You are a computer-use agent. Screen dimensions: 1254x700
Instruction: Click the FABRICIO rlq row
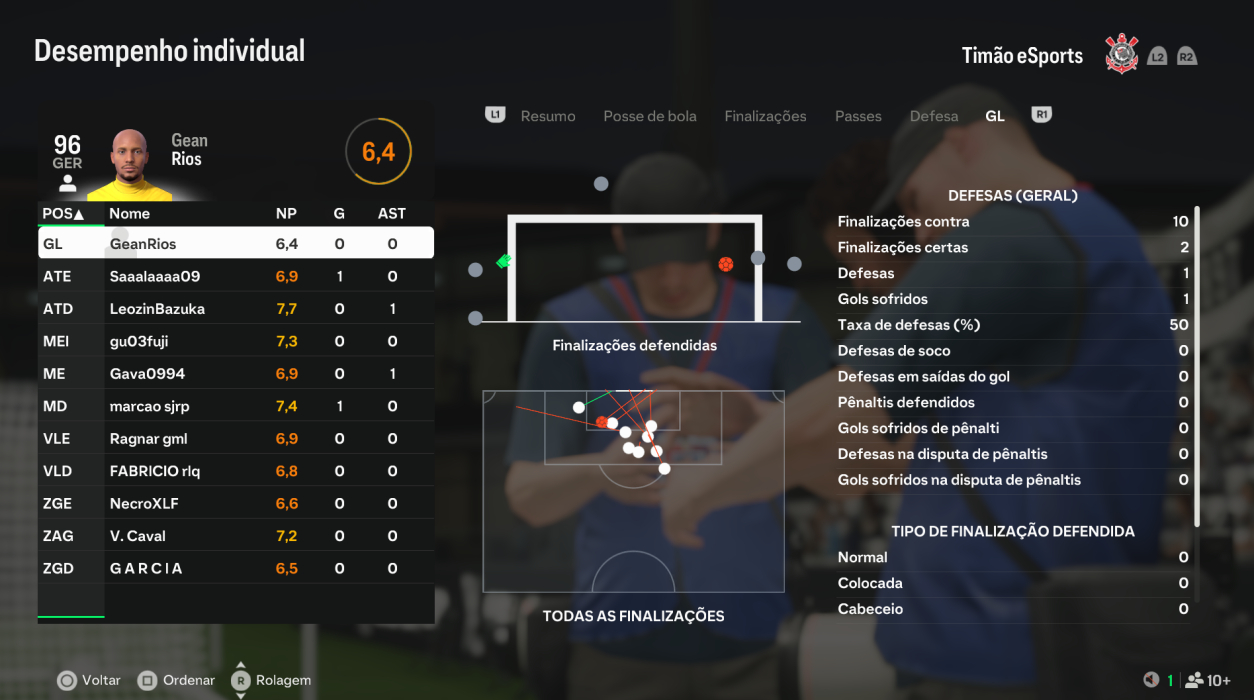[x=236, y=471]
